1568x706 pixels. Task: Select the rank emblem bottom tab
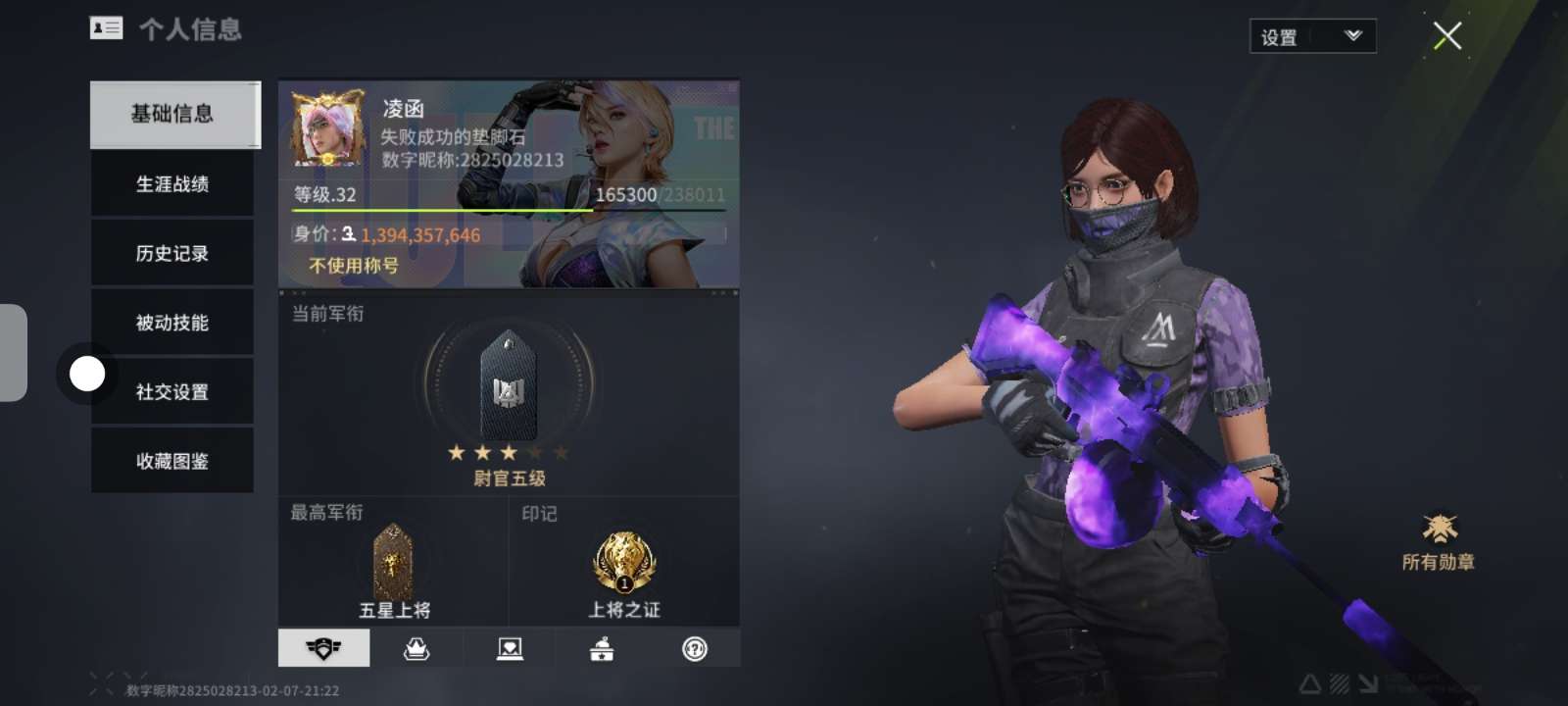pyautogui.click(x=323, y=648)
